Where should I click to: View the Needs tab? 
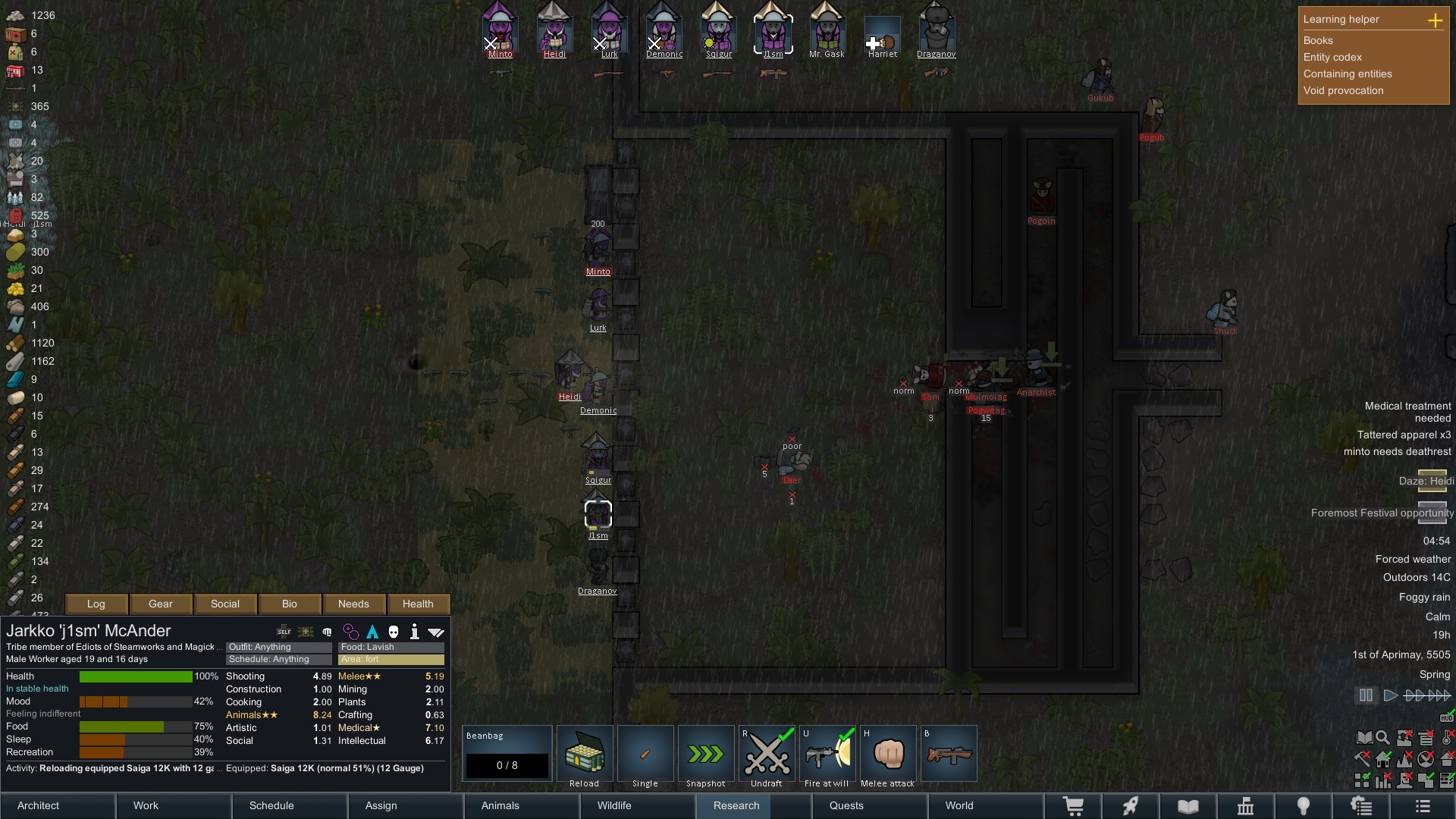353,604
